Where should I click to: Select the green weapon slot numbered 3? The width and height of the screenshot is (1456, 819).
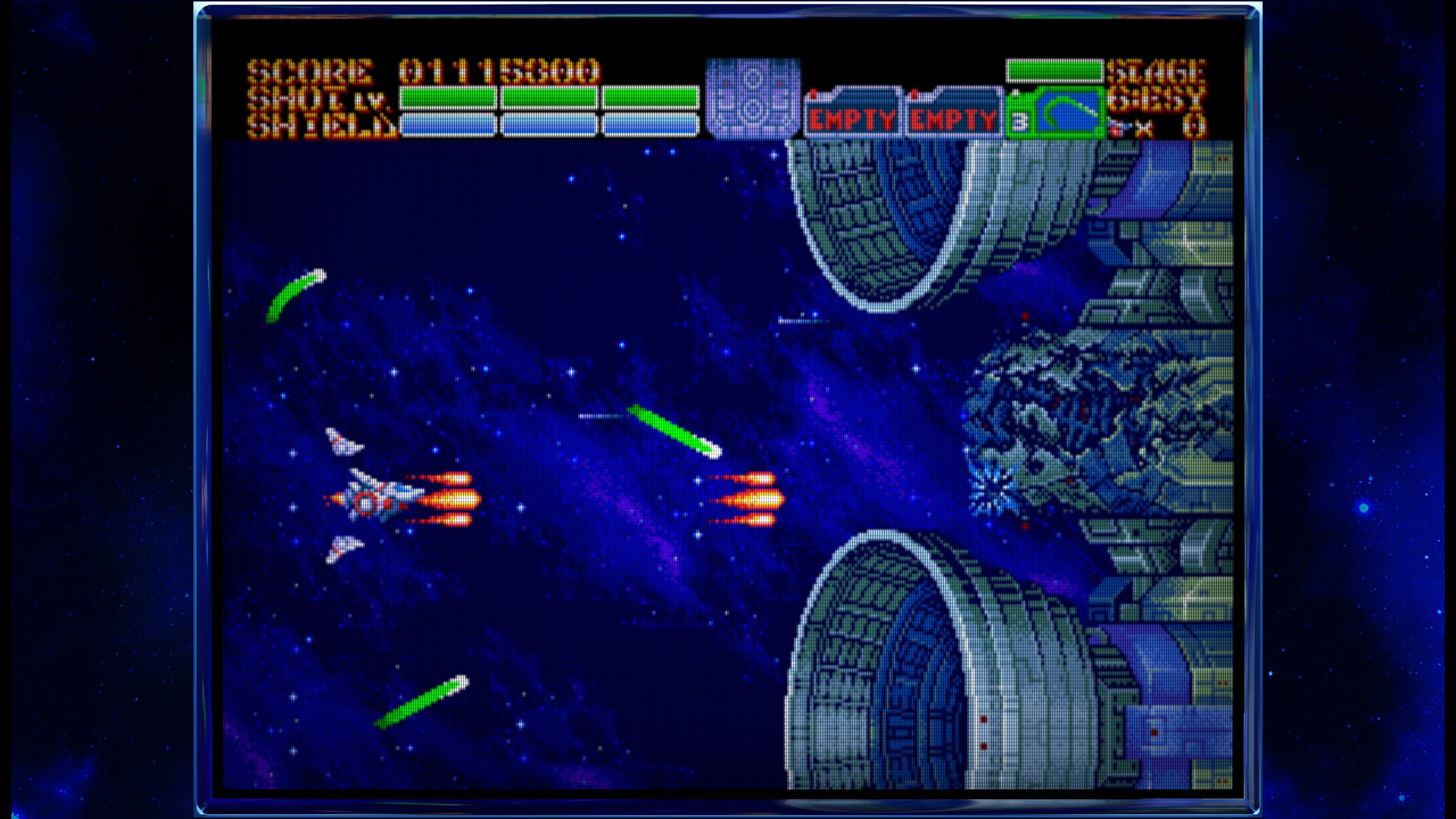(1056, 114)
